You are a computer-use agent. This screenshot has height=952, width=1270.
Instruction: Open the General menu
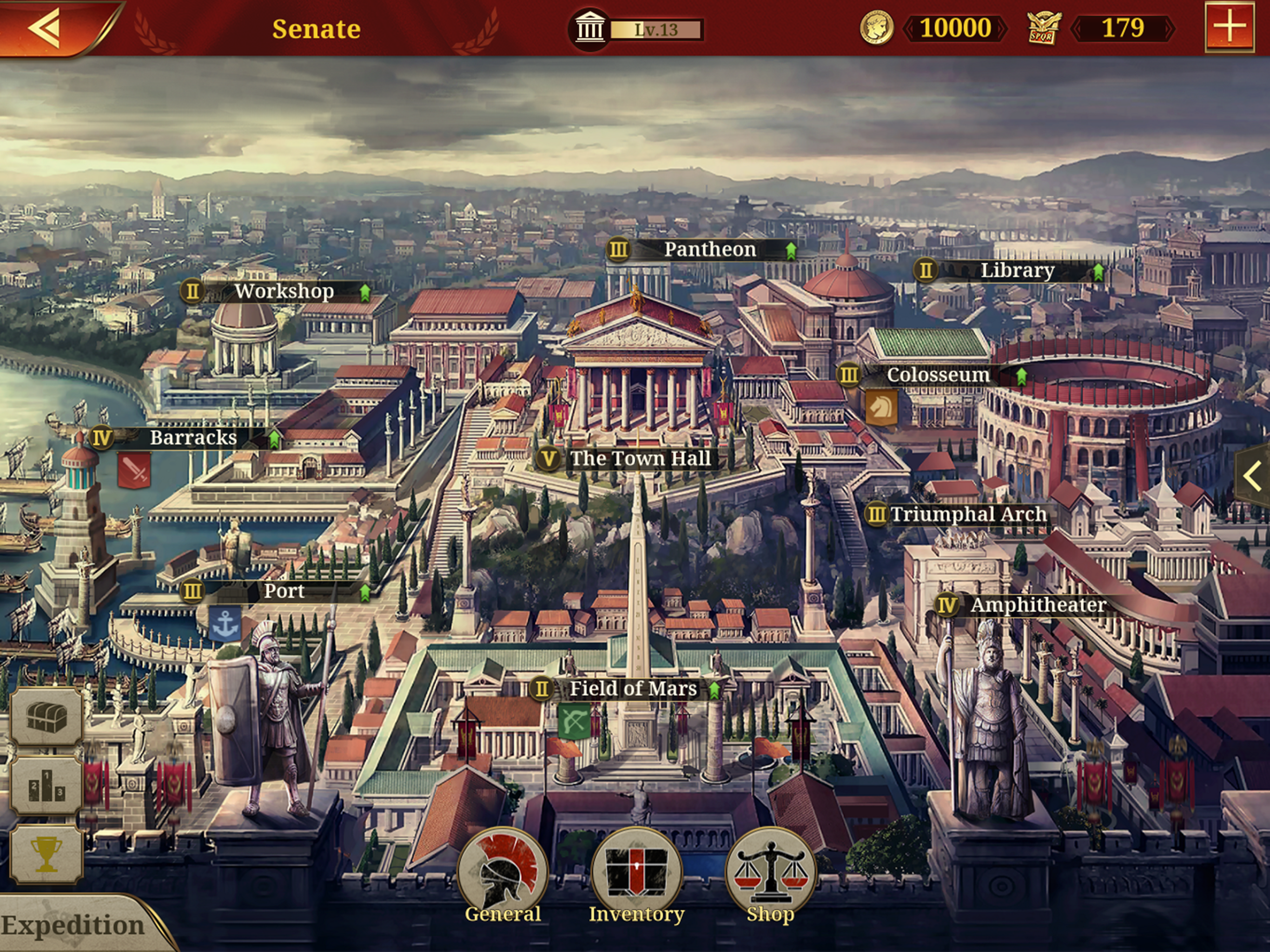tap(503, 876)
